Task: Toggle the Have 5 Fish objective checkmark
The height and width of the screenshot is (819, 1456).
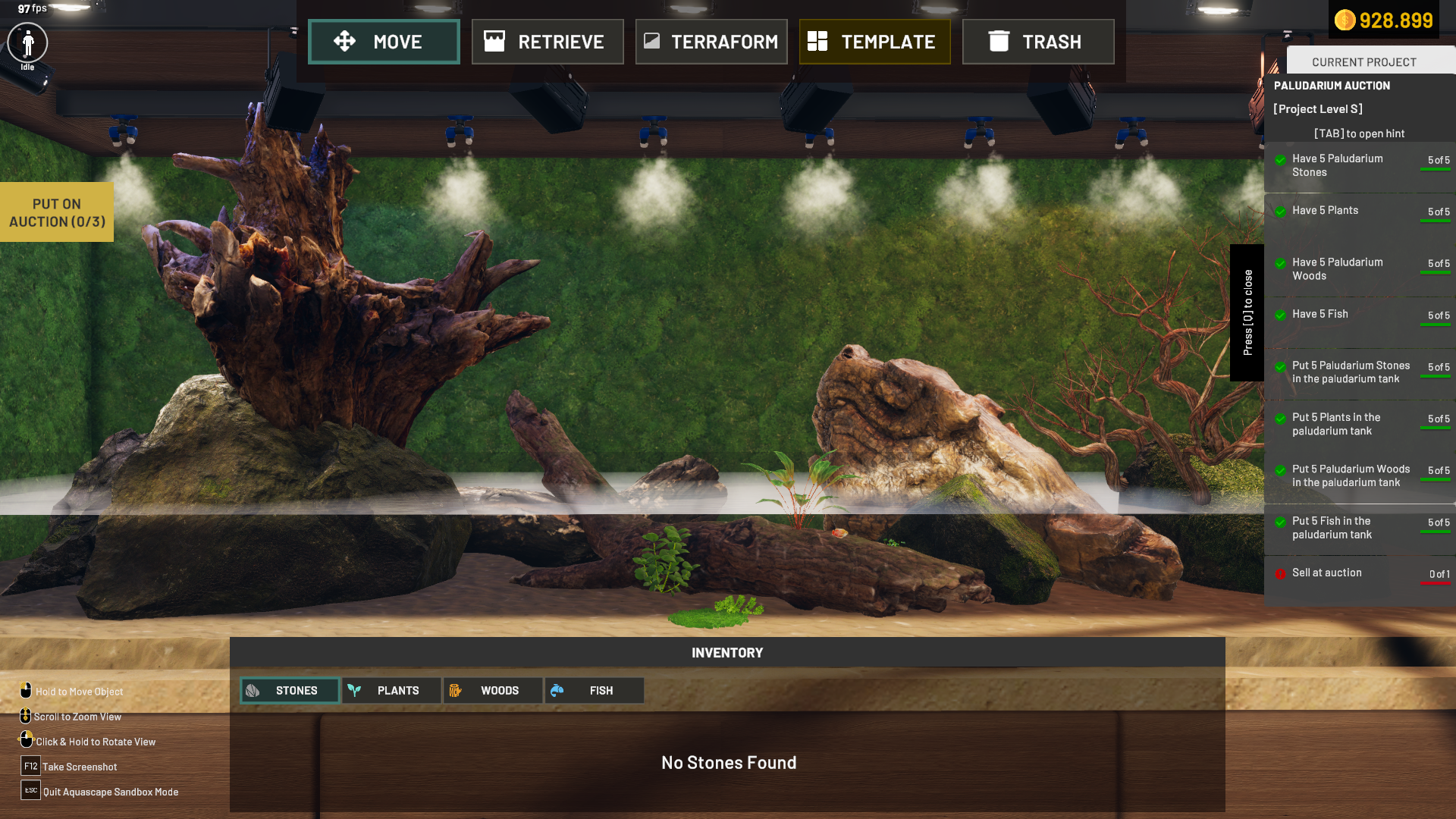Action: (x=1281, y=315)
